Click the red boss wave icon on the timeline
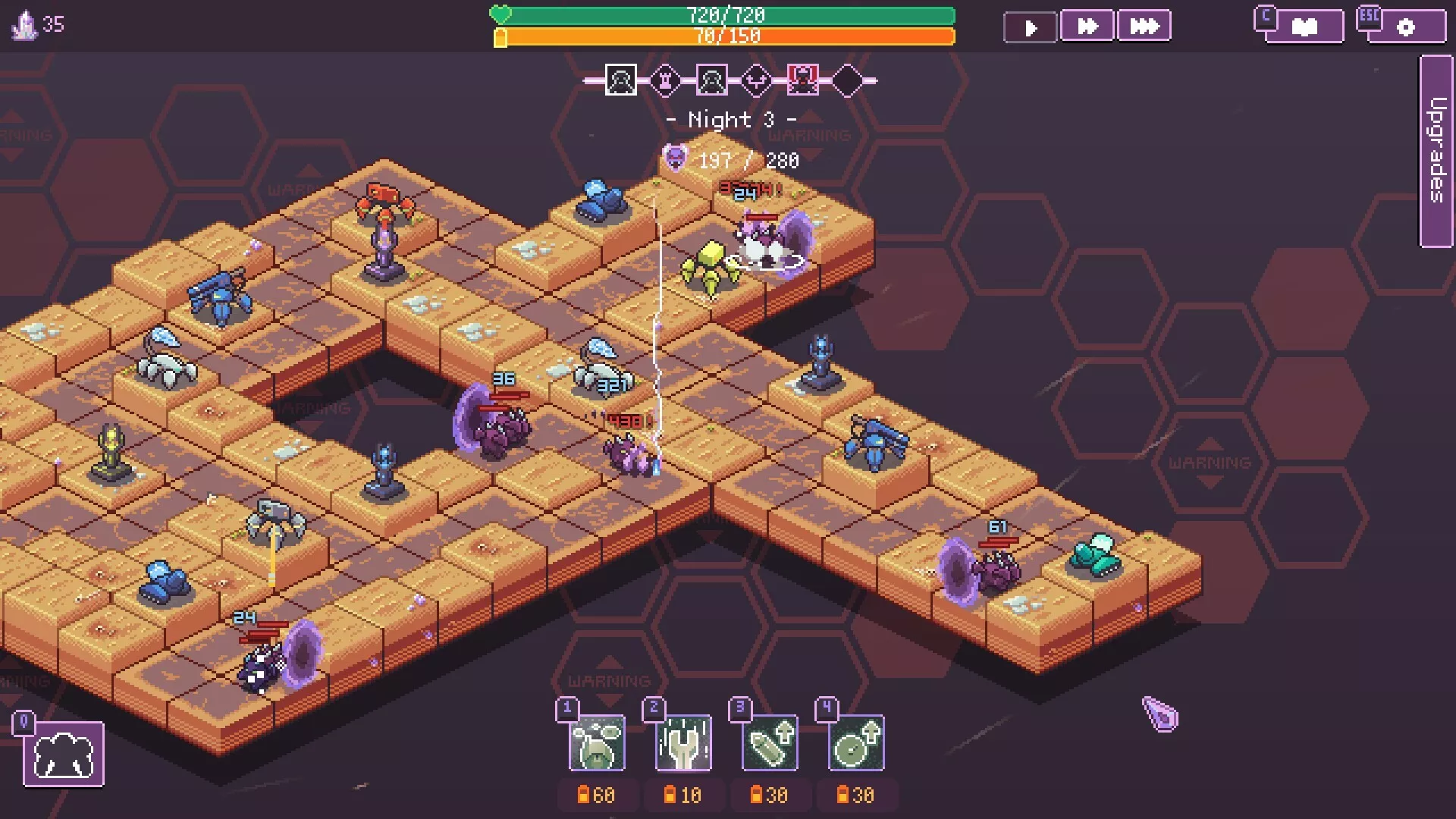The height and width of the screenshot is (819, 1456). pos(802,79)
